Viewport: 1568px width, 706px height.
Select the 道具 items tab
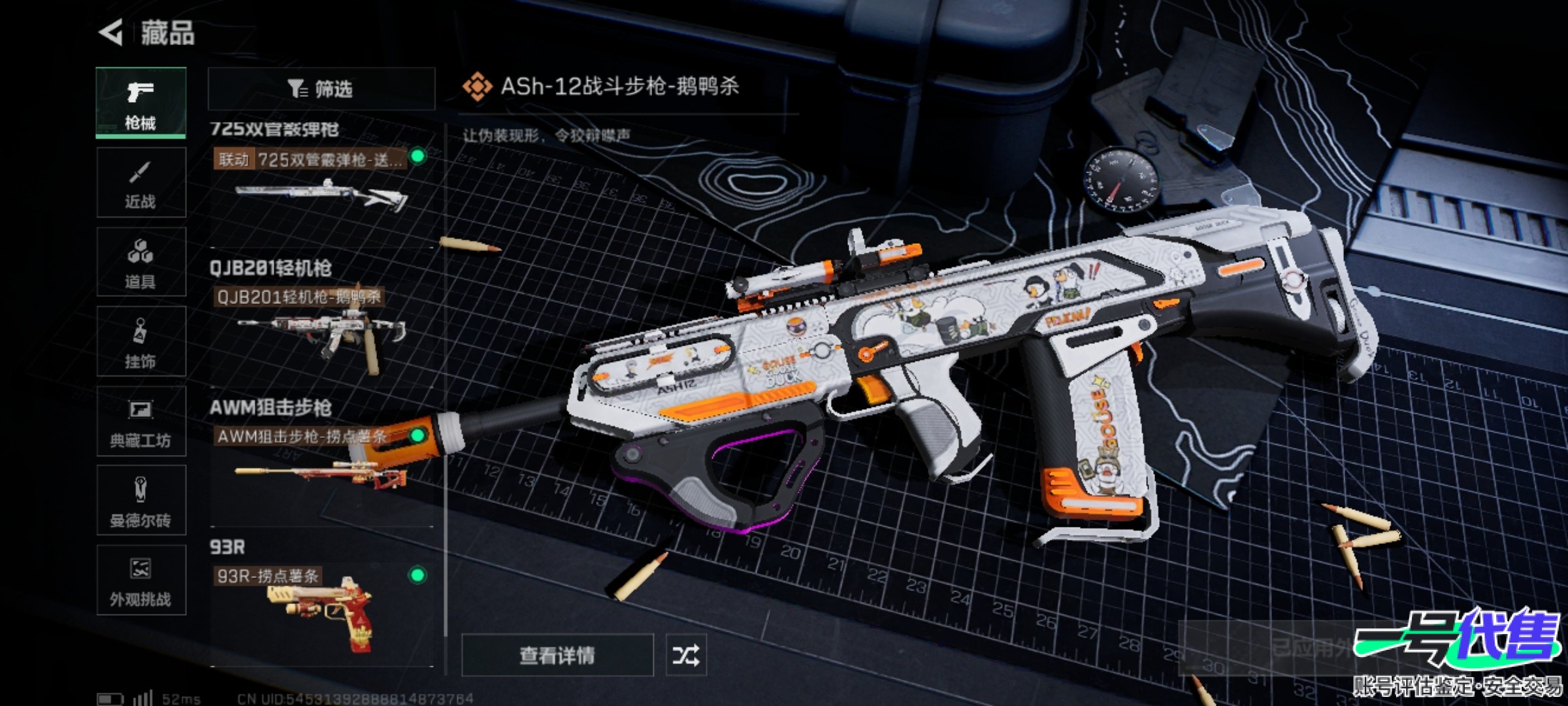click(140, 262)
